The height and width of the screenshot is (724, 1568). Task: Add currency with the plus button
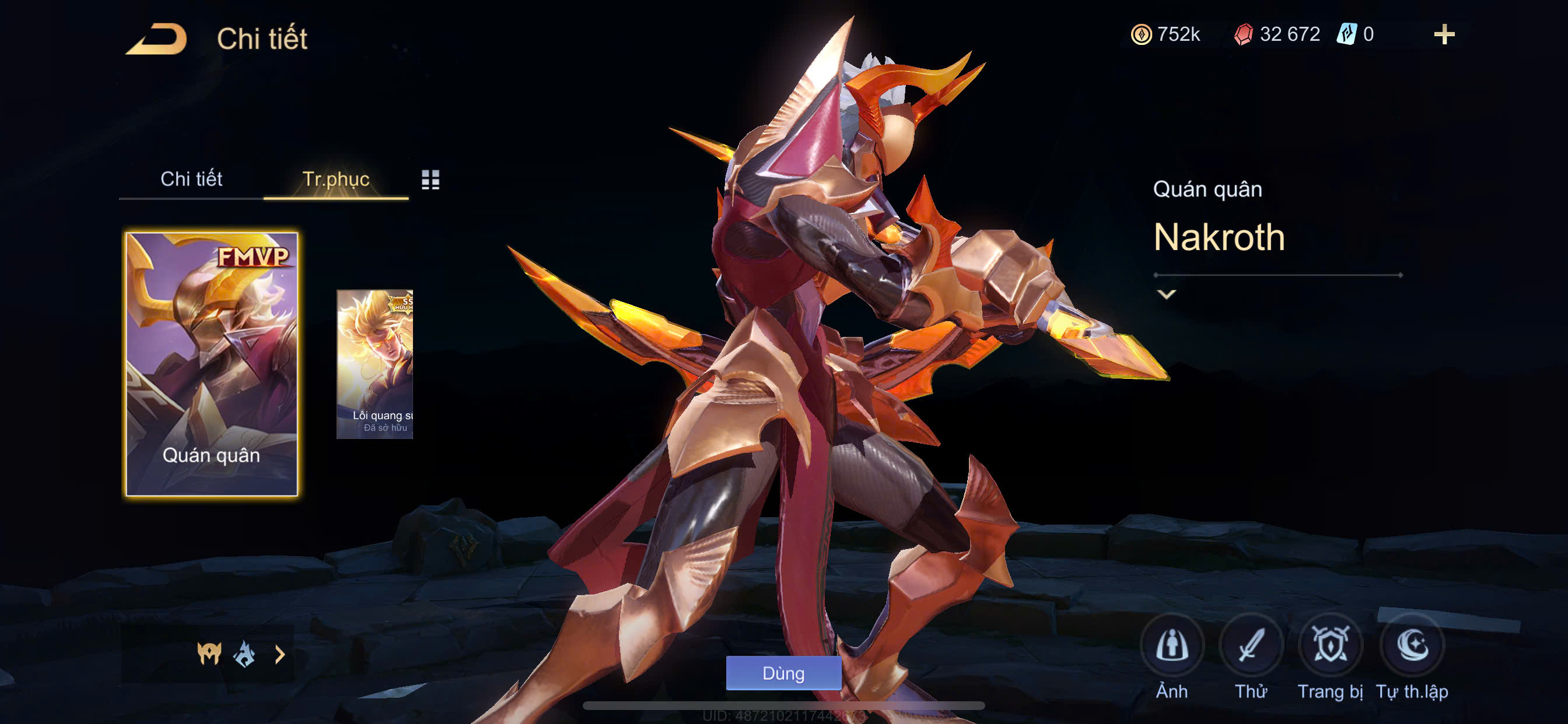pyautogui.click(x=1444, y=34)
